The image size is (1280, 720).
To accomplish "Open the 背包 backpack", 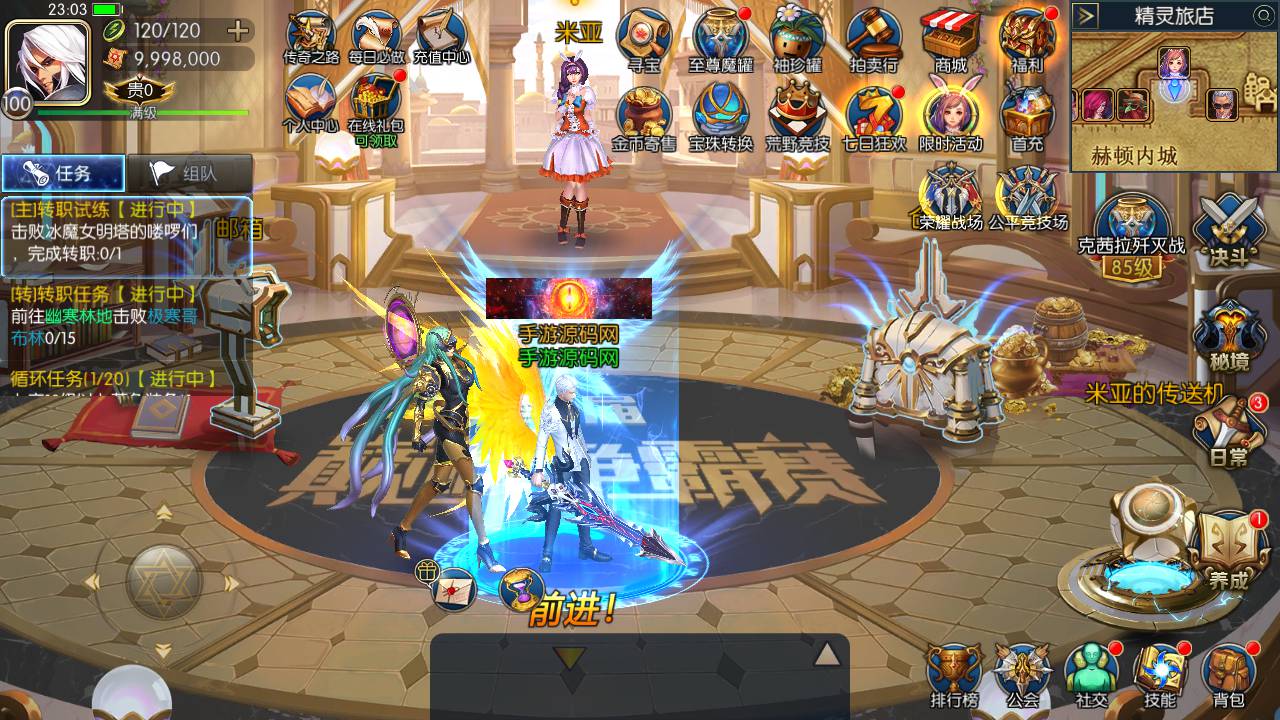I will 1229,675.
